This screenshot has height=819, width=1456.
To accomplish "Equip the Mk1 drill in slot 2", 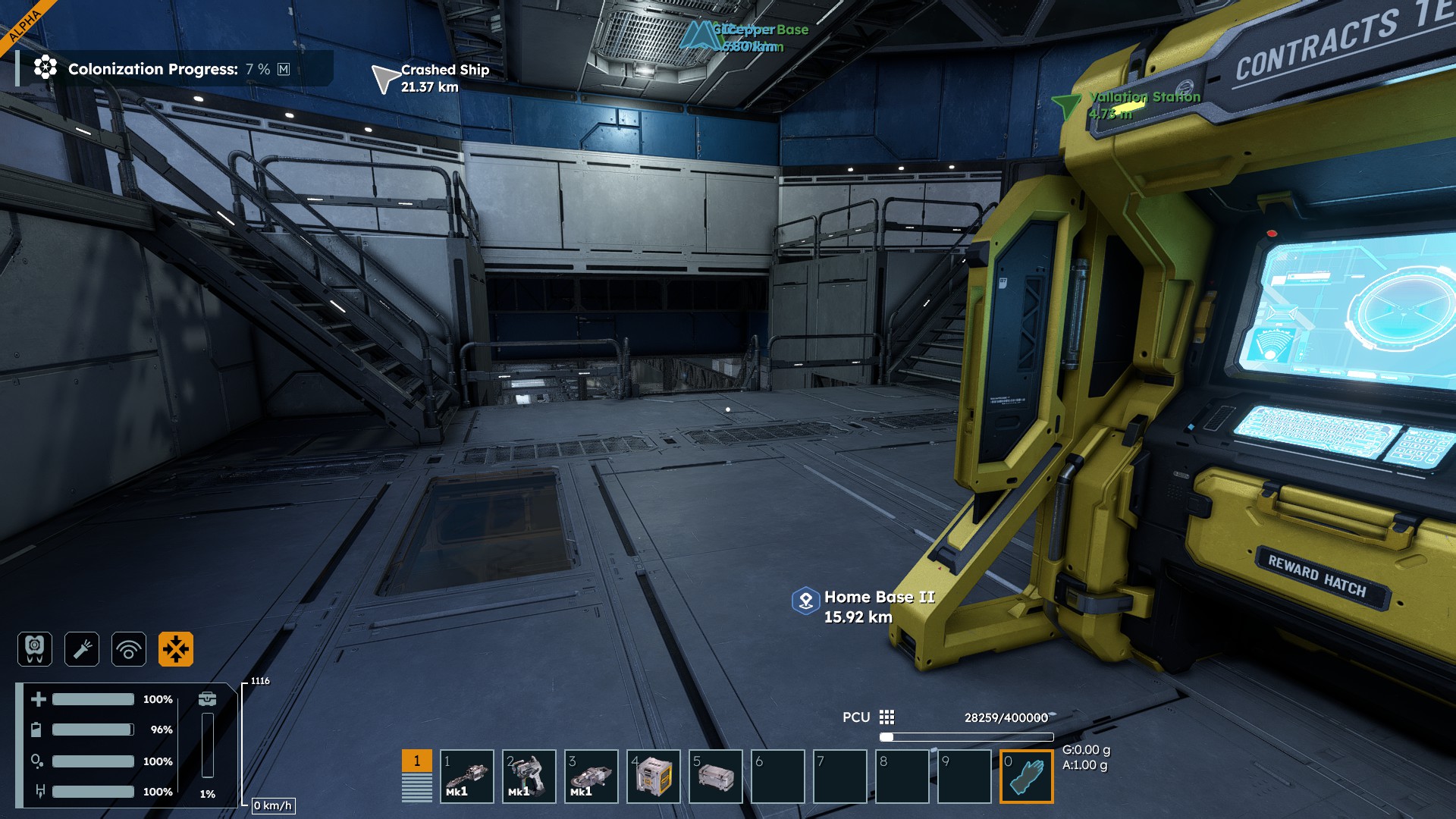I will click(529, 777).
